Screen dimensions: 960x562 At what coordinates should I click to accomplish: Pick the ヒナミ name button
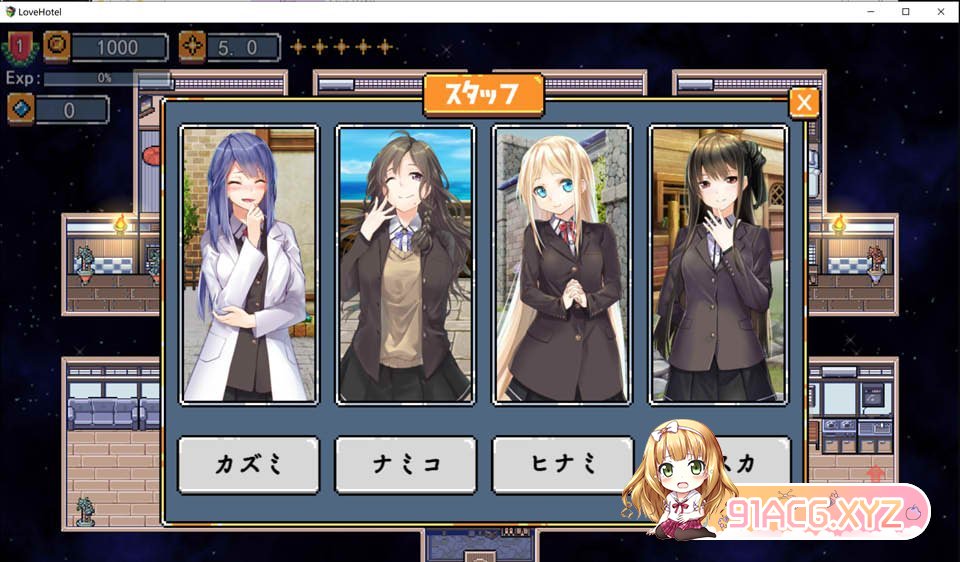pyautogui.click(x=561, y=464)
